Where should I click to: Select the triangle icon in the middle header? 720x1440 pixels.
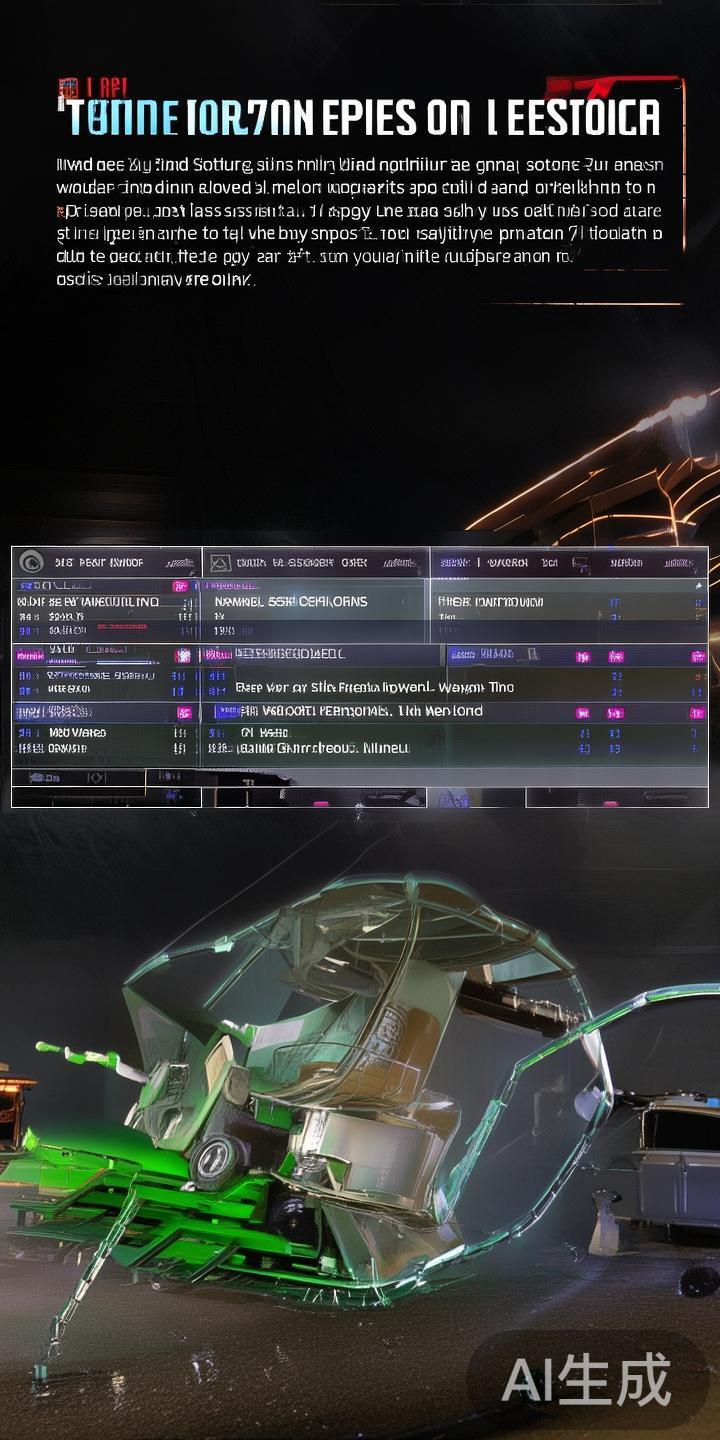(x=220, y=563)
